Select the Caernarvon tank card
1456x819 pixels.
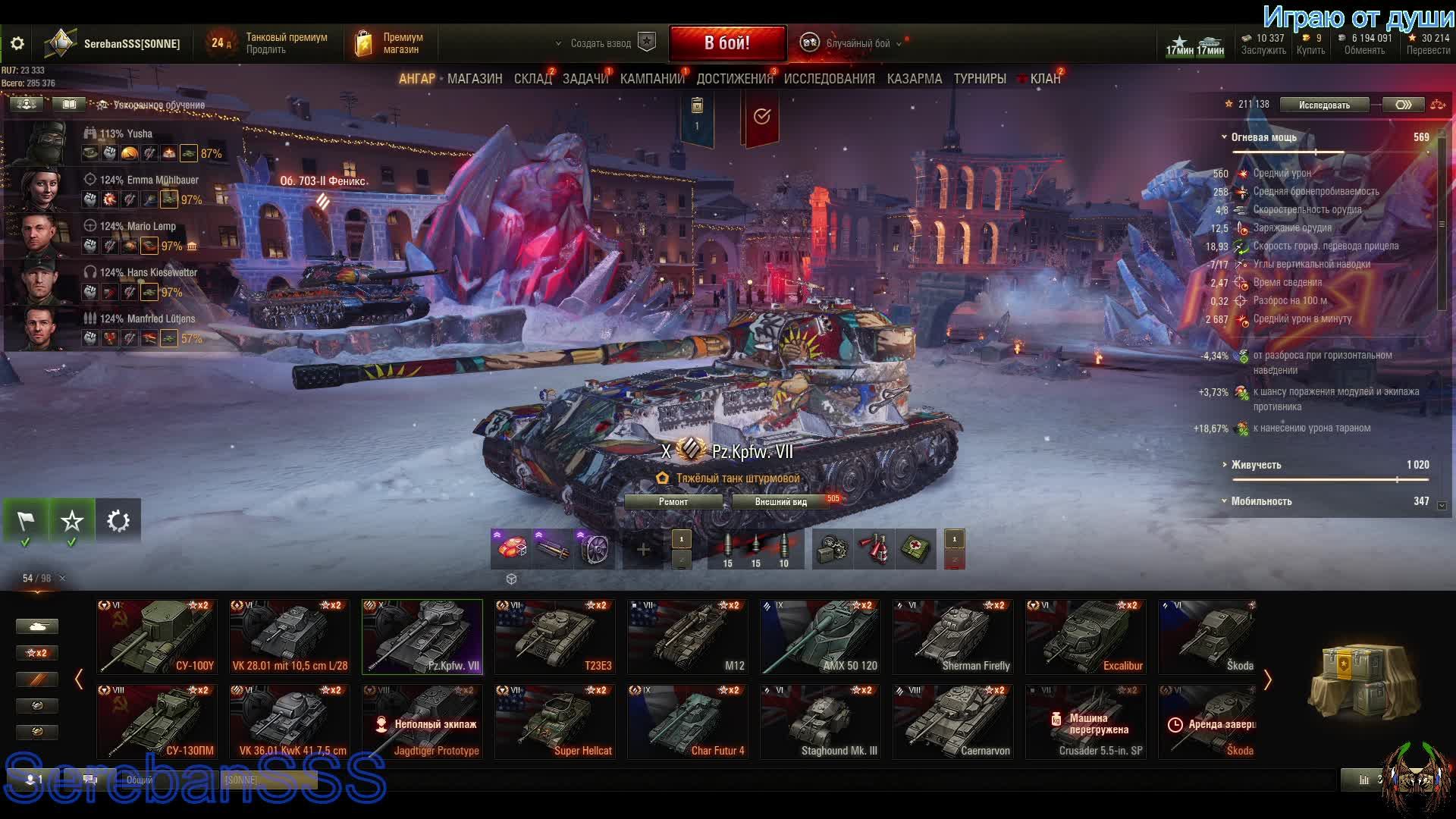tap(953, 722)
